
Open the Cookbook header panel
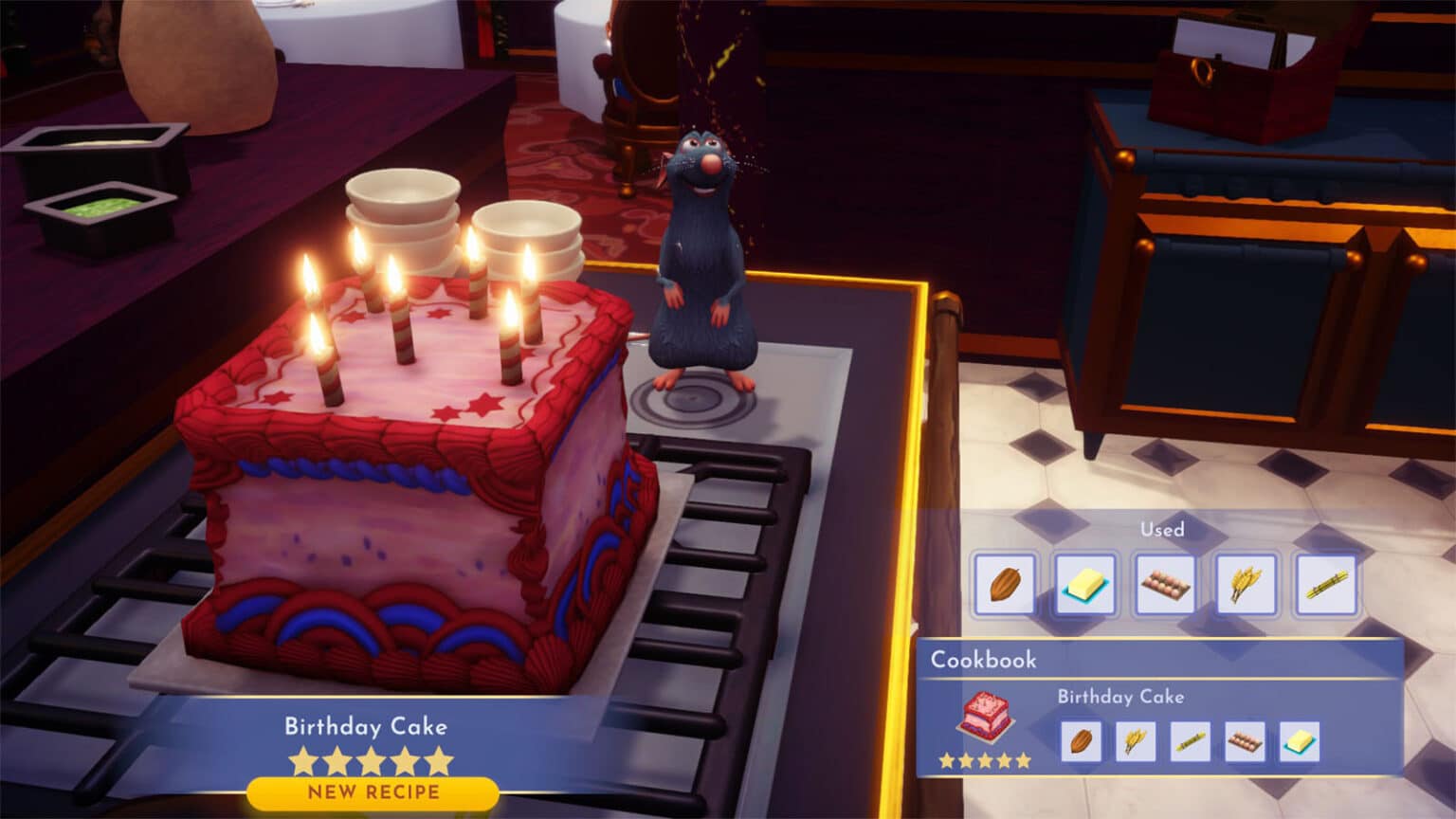(984, 661)
